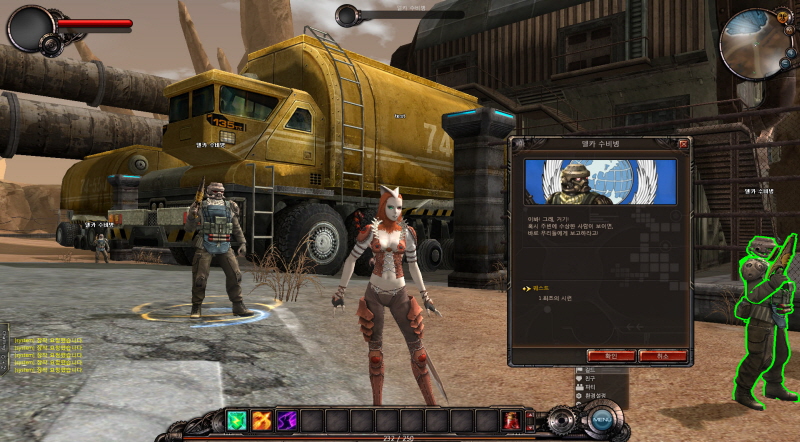Open the round MENU button

coord(601,420)
